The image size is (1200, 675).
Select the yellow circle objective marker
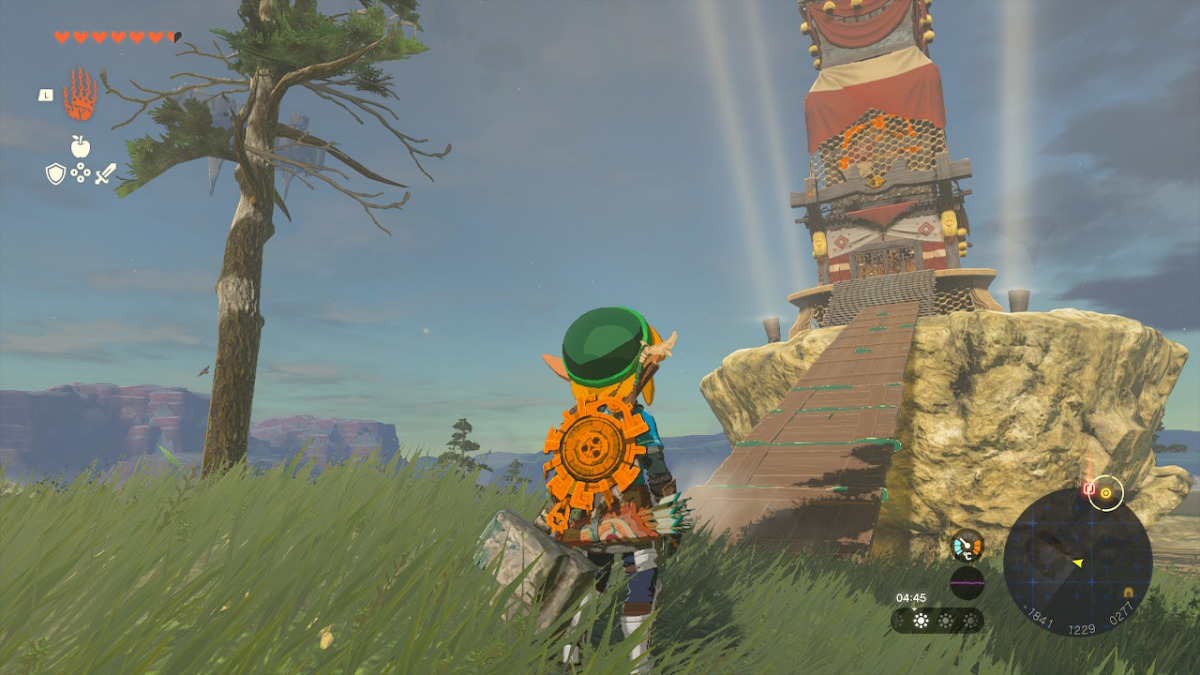[1106, 492]
